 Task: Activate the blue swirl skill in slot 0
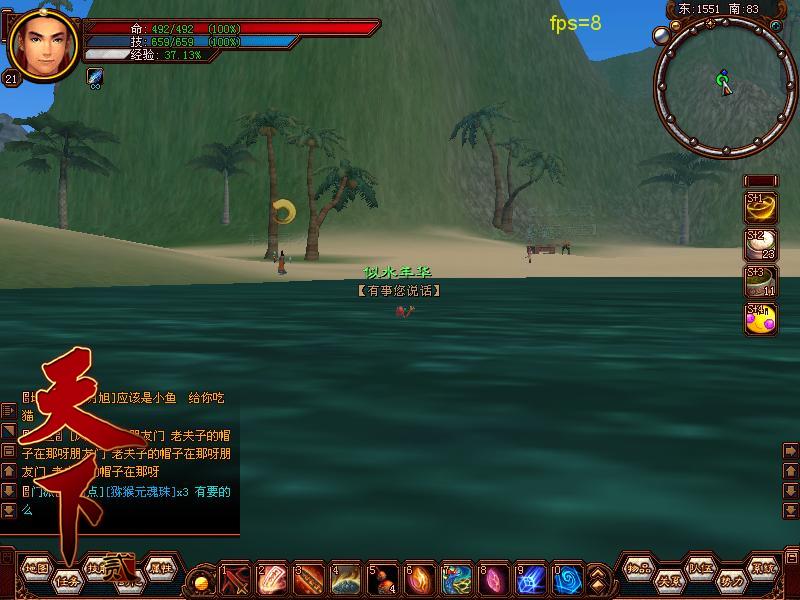click(567, 578)
